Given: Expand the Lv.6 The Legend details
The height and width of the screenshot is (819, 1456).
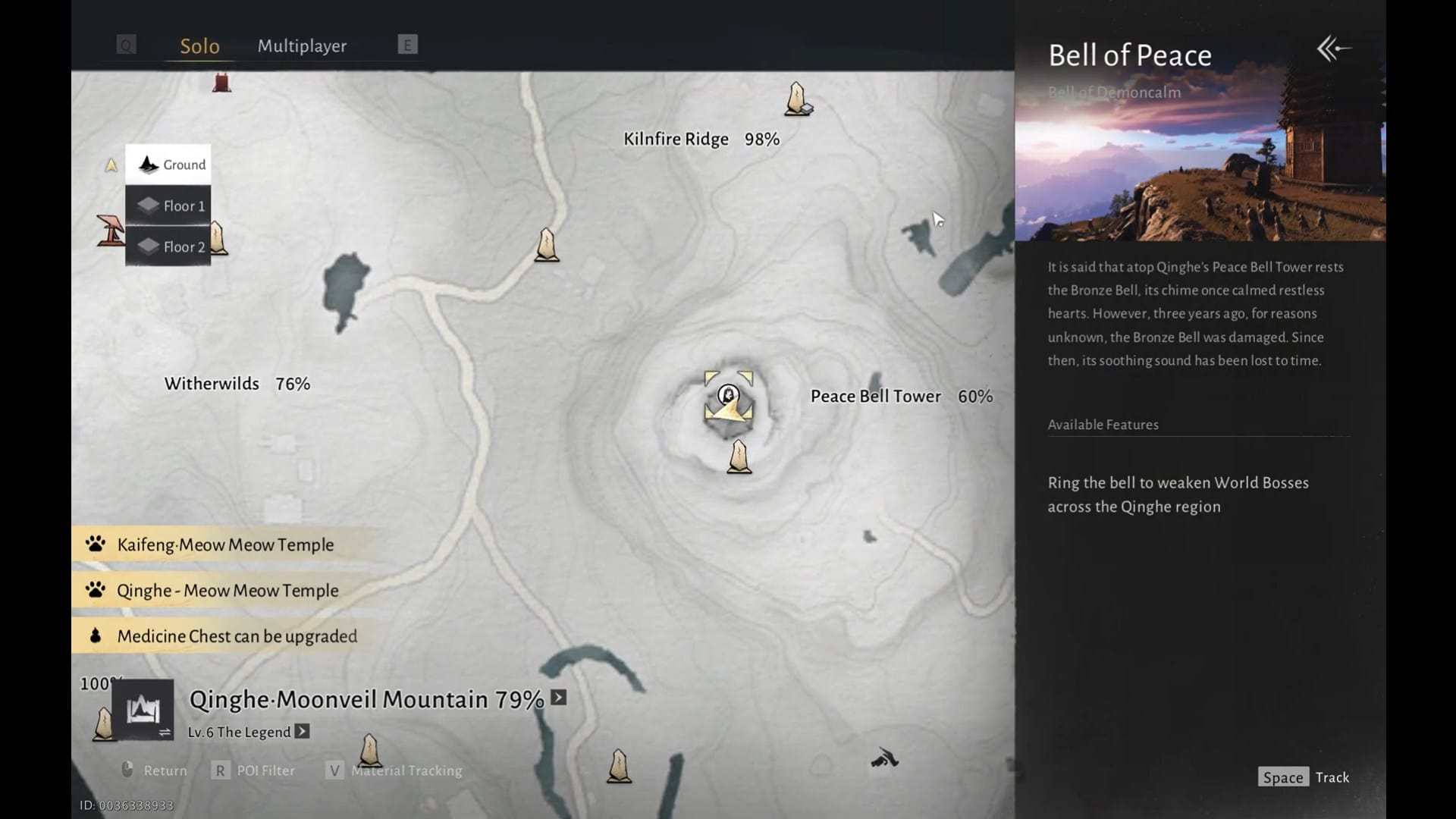Looking at the screenshot, I should point(302,732).
